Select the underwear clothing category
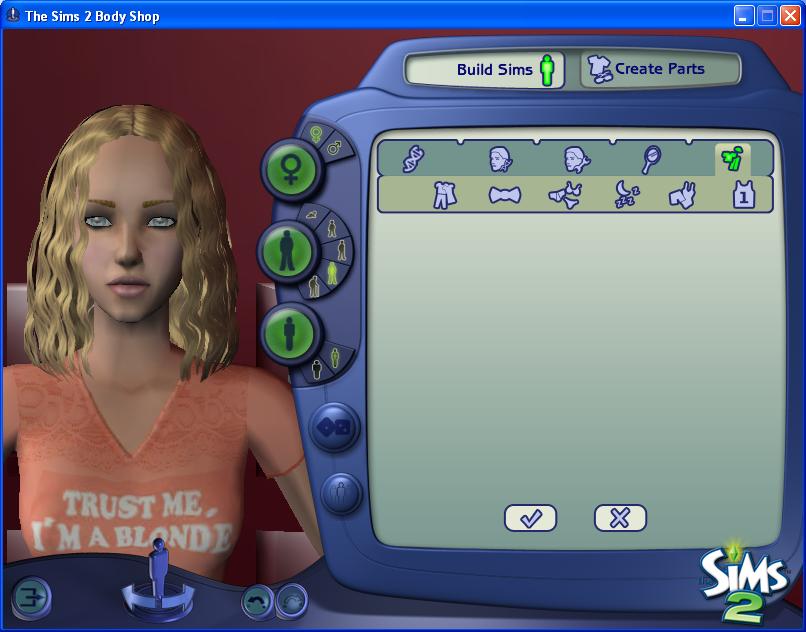The height and width of the screenshot is (632, 806). click(566, 195)
